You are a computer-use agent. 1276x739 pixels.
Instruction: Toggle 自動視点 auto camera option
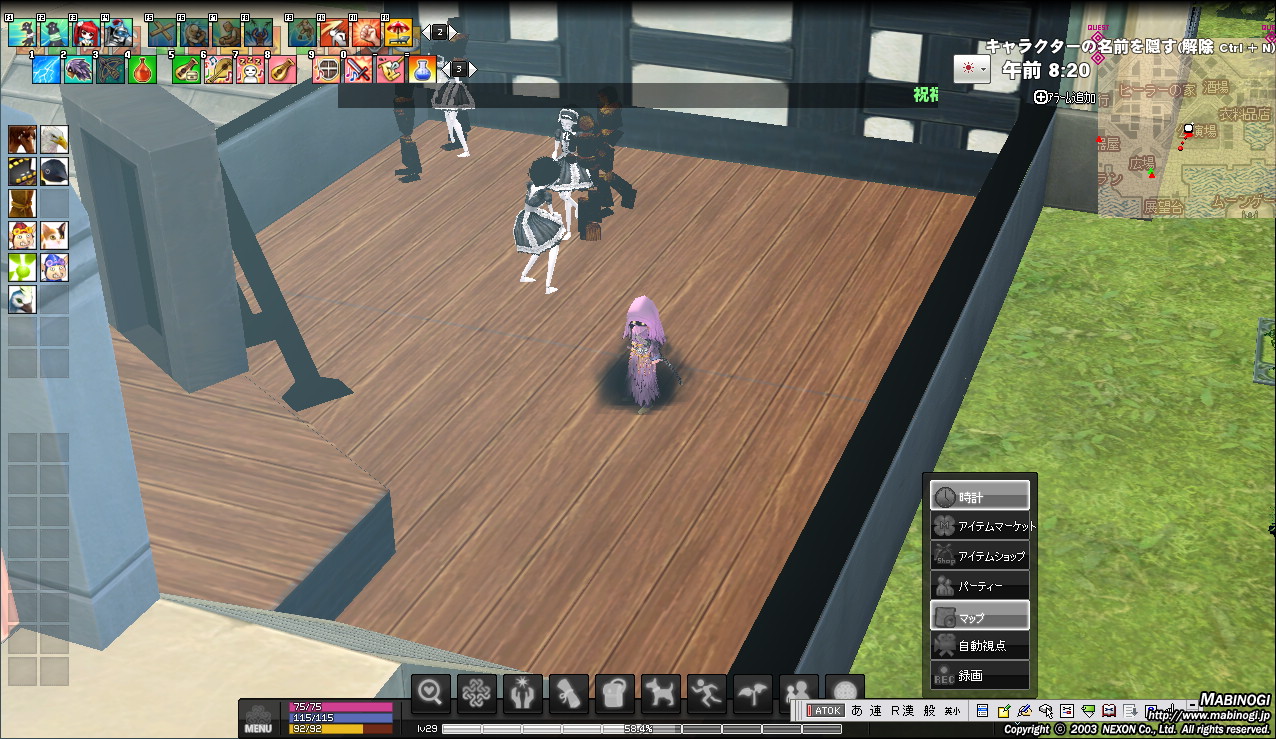(980, 646)
